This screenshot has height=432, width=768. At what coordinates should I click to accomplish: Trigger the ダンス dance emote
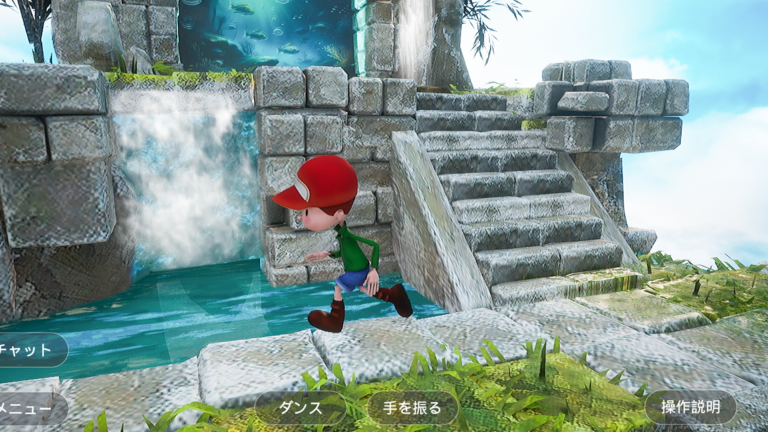[300, 408]
